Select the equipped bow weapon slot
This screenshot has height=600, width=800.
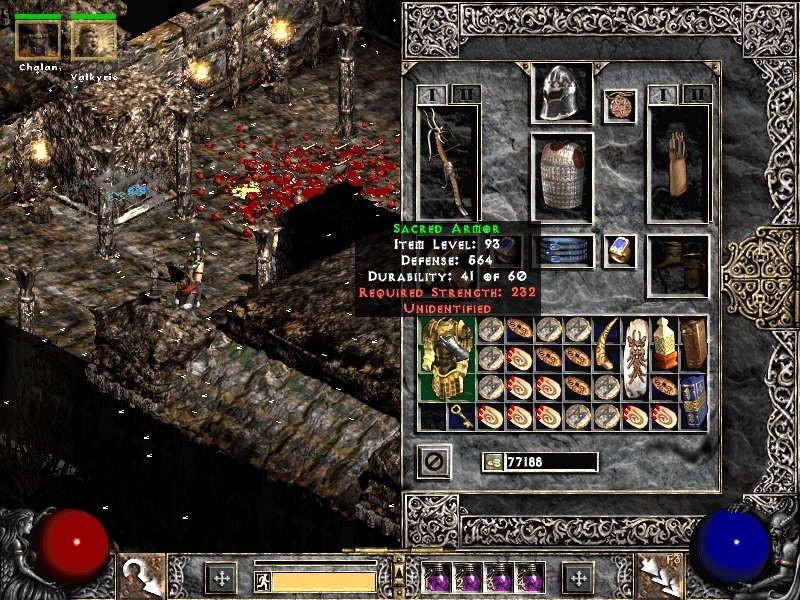pos(448,162)
